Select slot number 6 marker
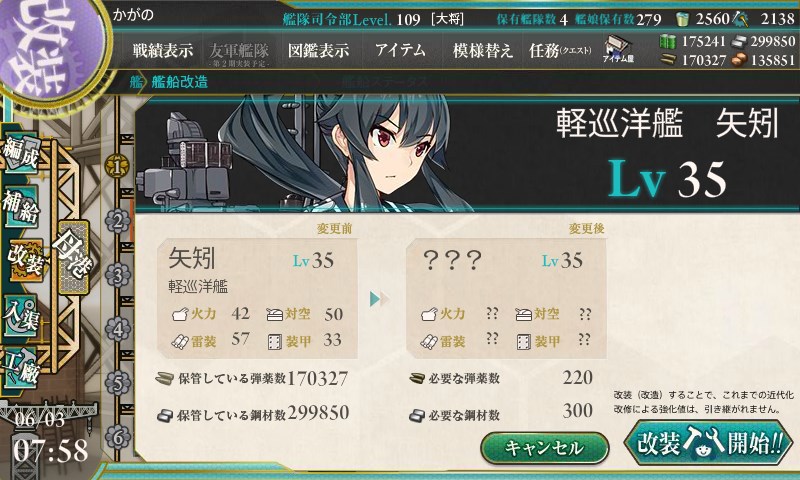This screenshot has width=800, height=480. coord(118,437)
